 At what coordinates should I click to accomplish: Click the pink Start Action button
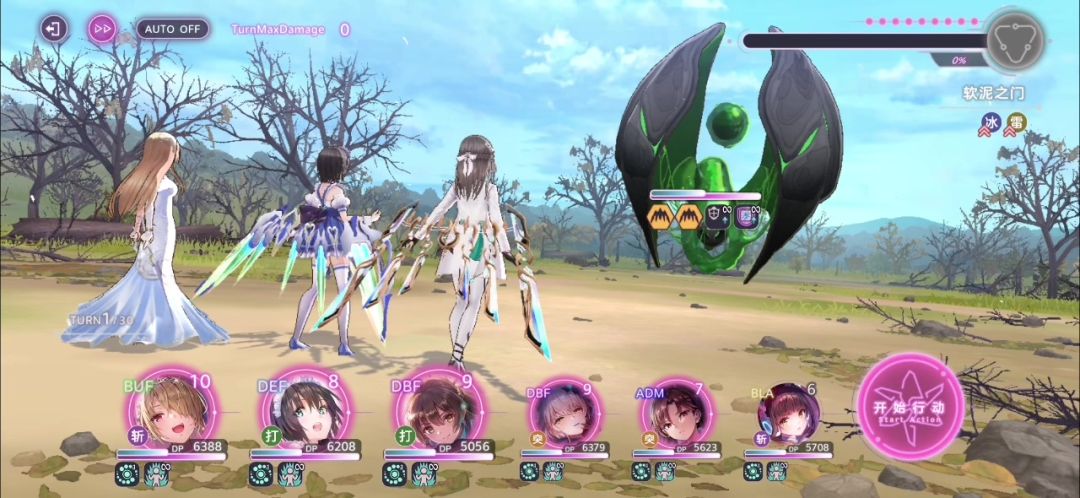click(909, 407)
